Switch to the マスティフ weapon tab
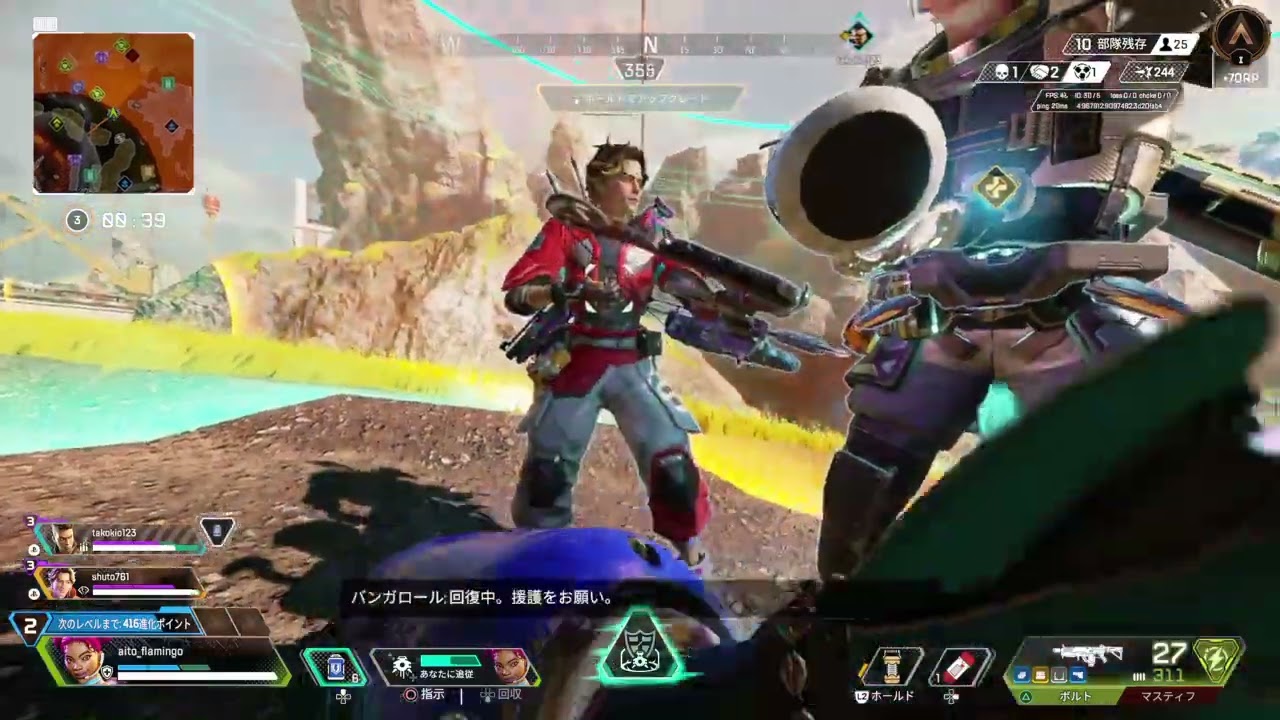The width and height of the screenshot is (1280, 720). tap(1168, 695)
